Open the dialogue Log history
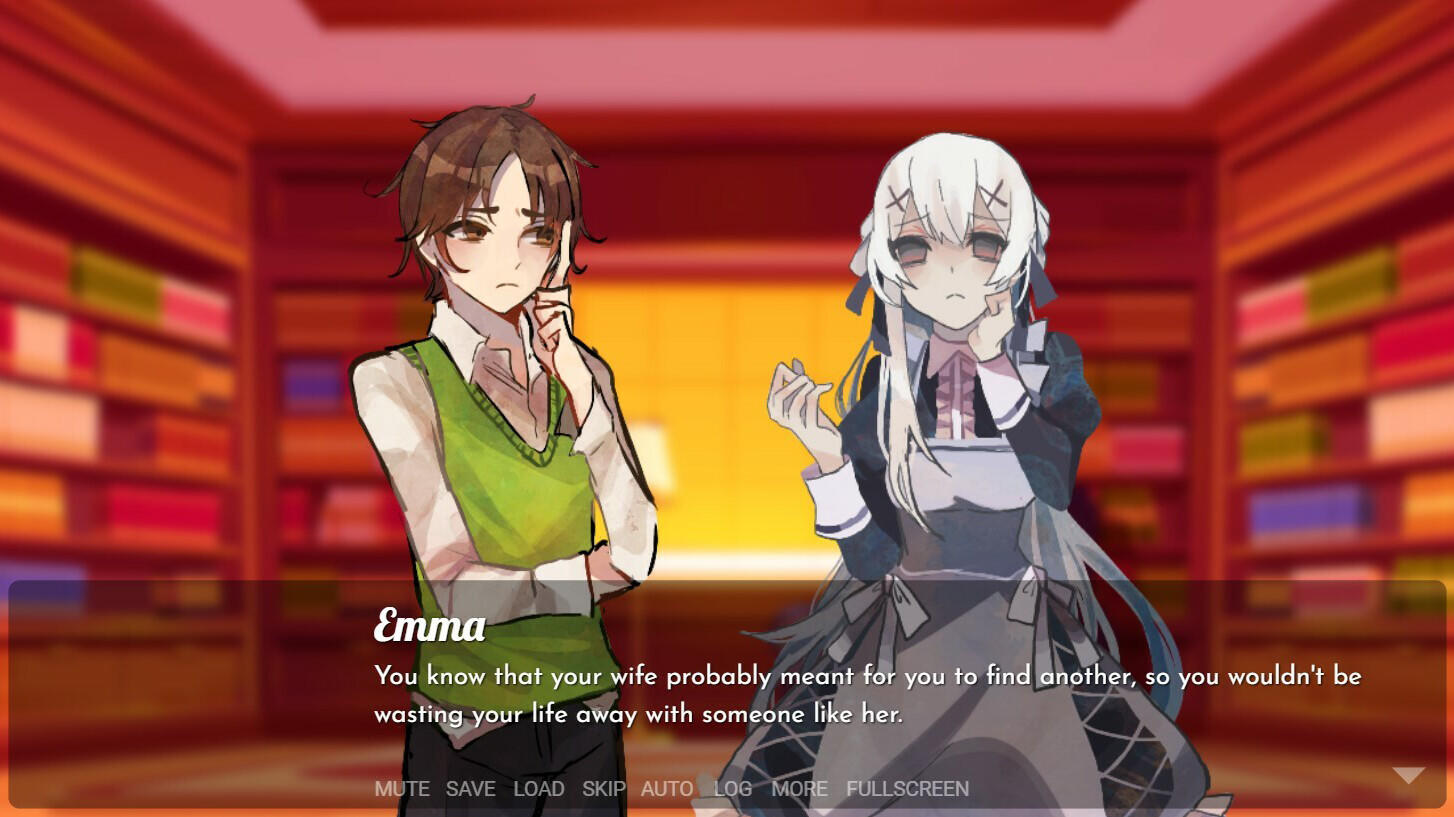Viewport: 1454px width, 817px height. click(733, 789)
